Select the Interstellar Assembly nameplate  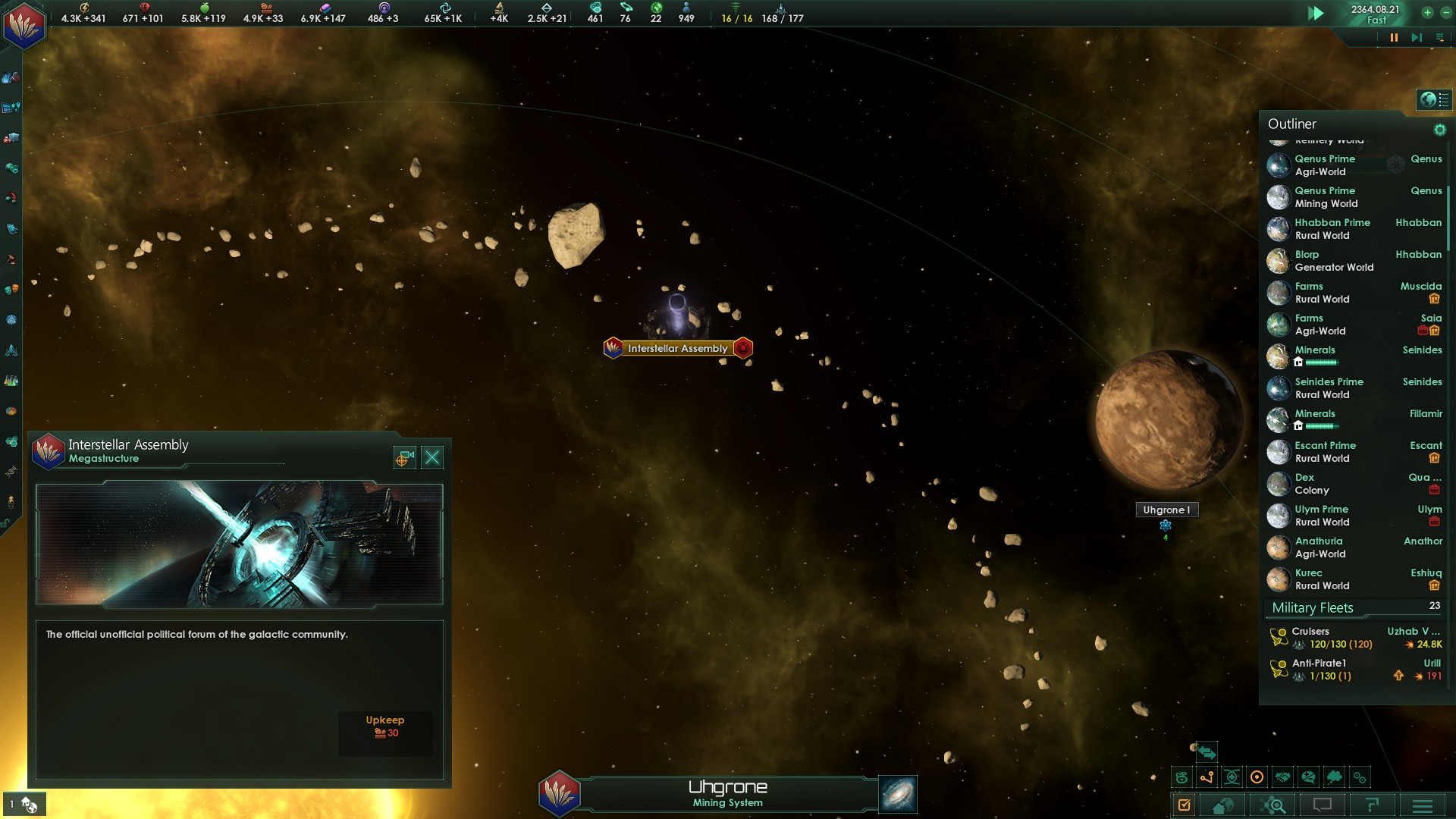point(677,348)
